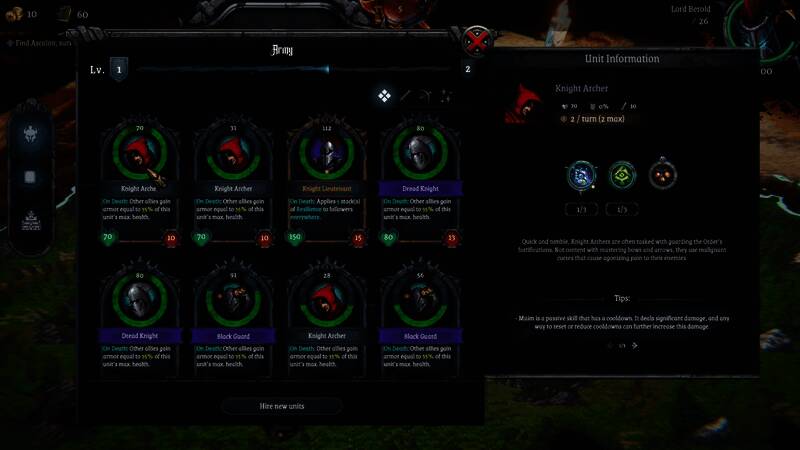Image resolution: width=800 pixels, height=450 pixels.
Task: Click the Hire new units button
Action: pos(281,406)
